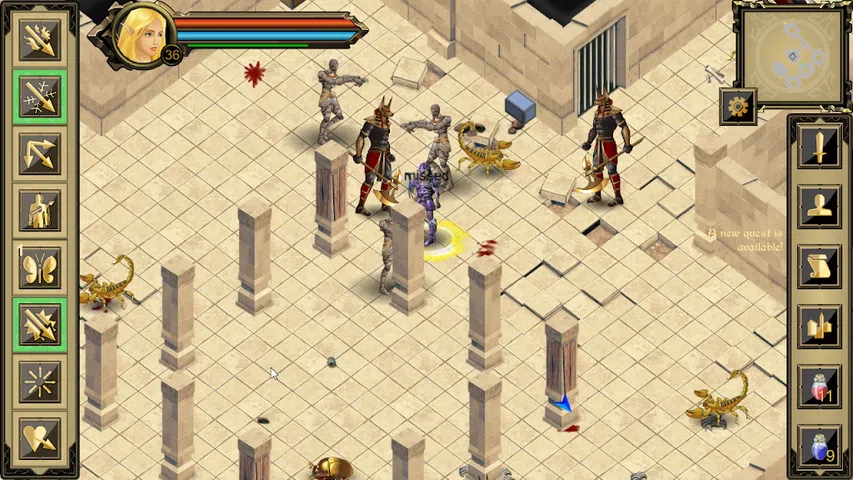This screenshot has height=480, width=853.
Task: Toggle the sparkling arrow skill
Action: [40, 97]
